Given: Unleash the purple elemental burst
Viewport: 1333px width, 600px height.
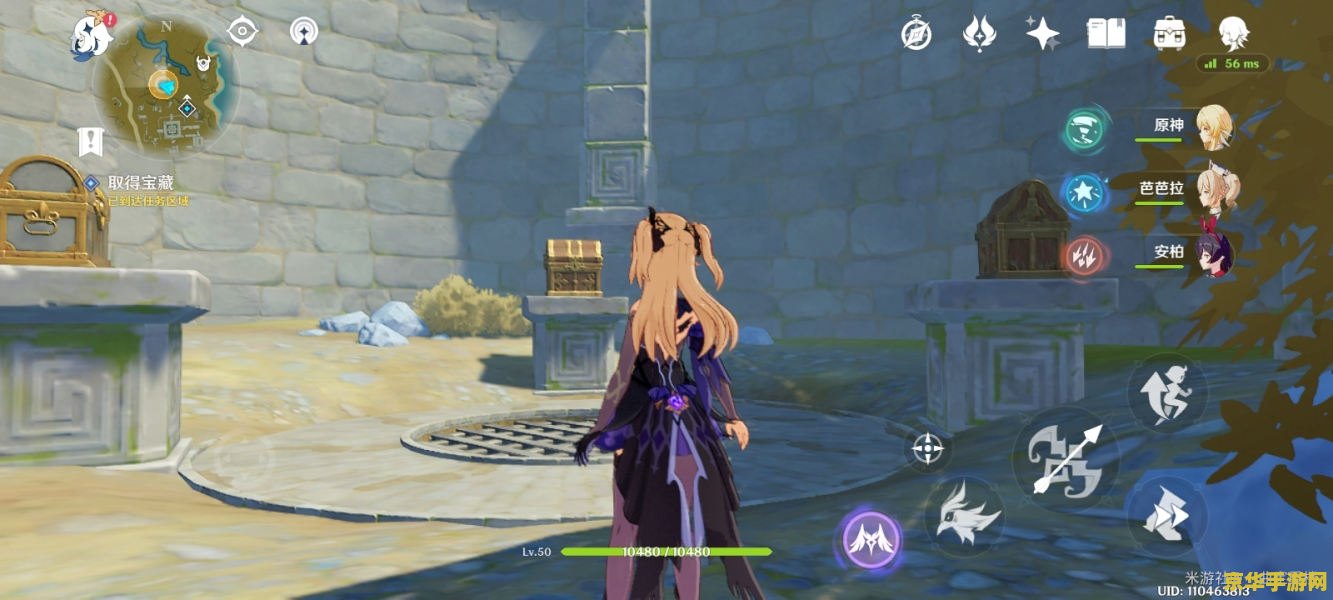Looking at the screenshot, I should tap(868, 541).
